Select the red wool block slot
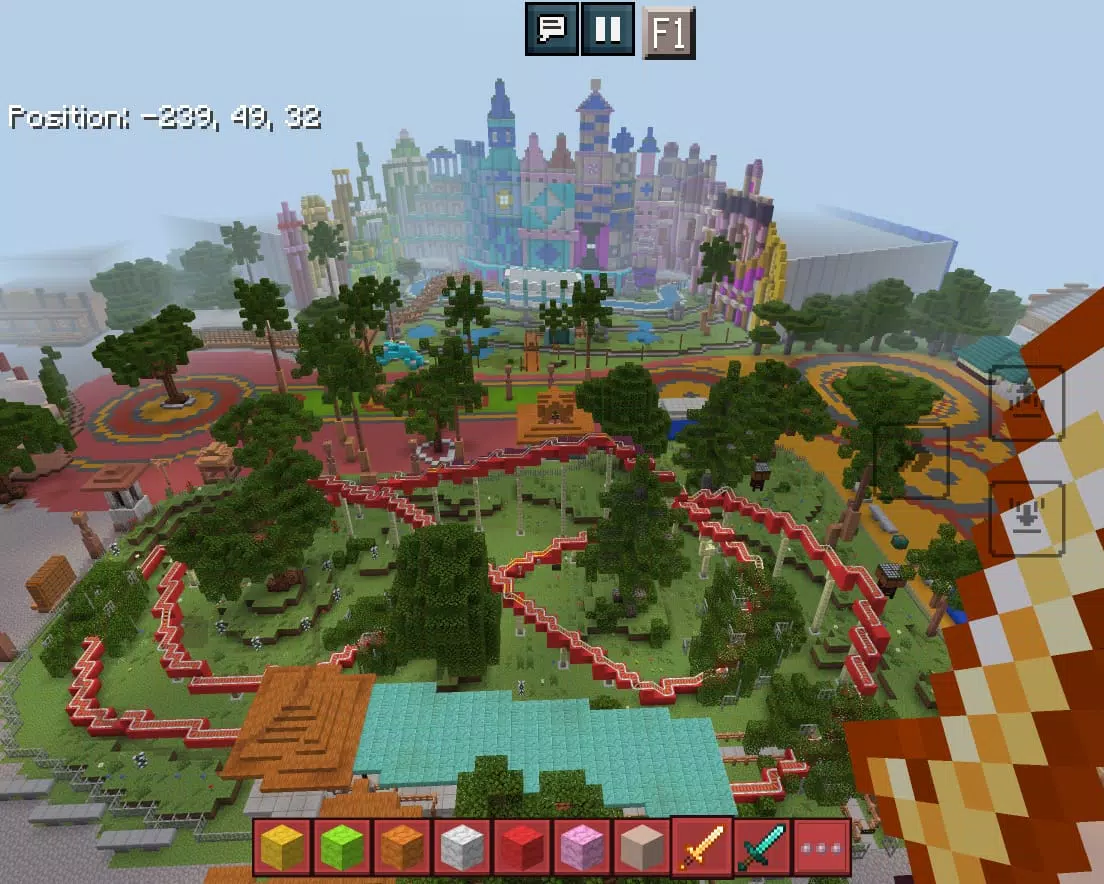Image resolution: width=1104 pixels, height=884 pixels. coord(522,847)
